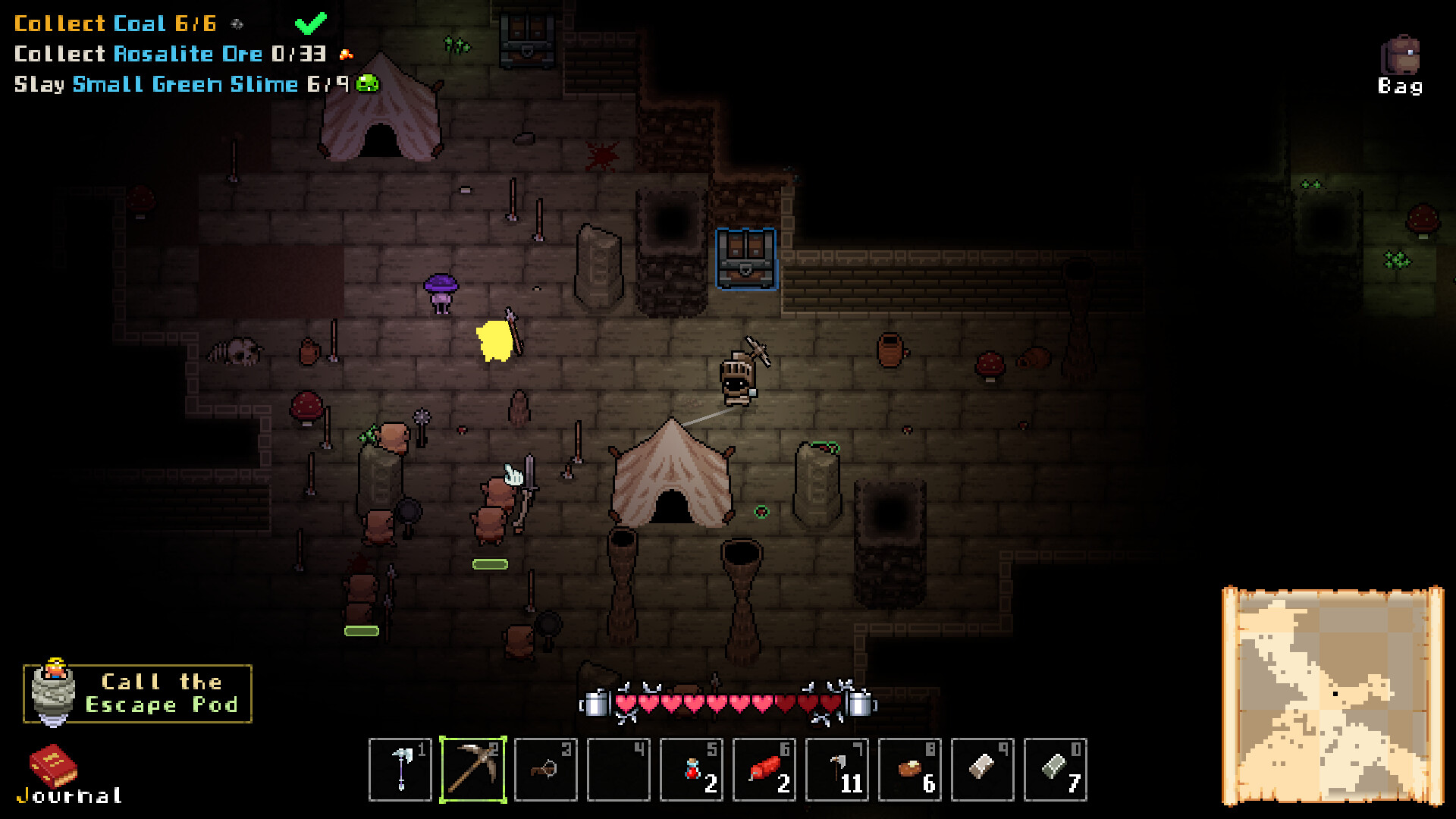This screenshot has width=1456, height=819.
Task: Click the heart health bar
Action: pyautogui.click(x=728, y=704)
